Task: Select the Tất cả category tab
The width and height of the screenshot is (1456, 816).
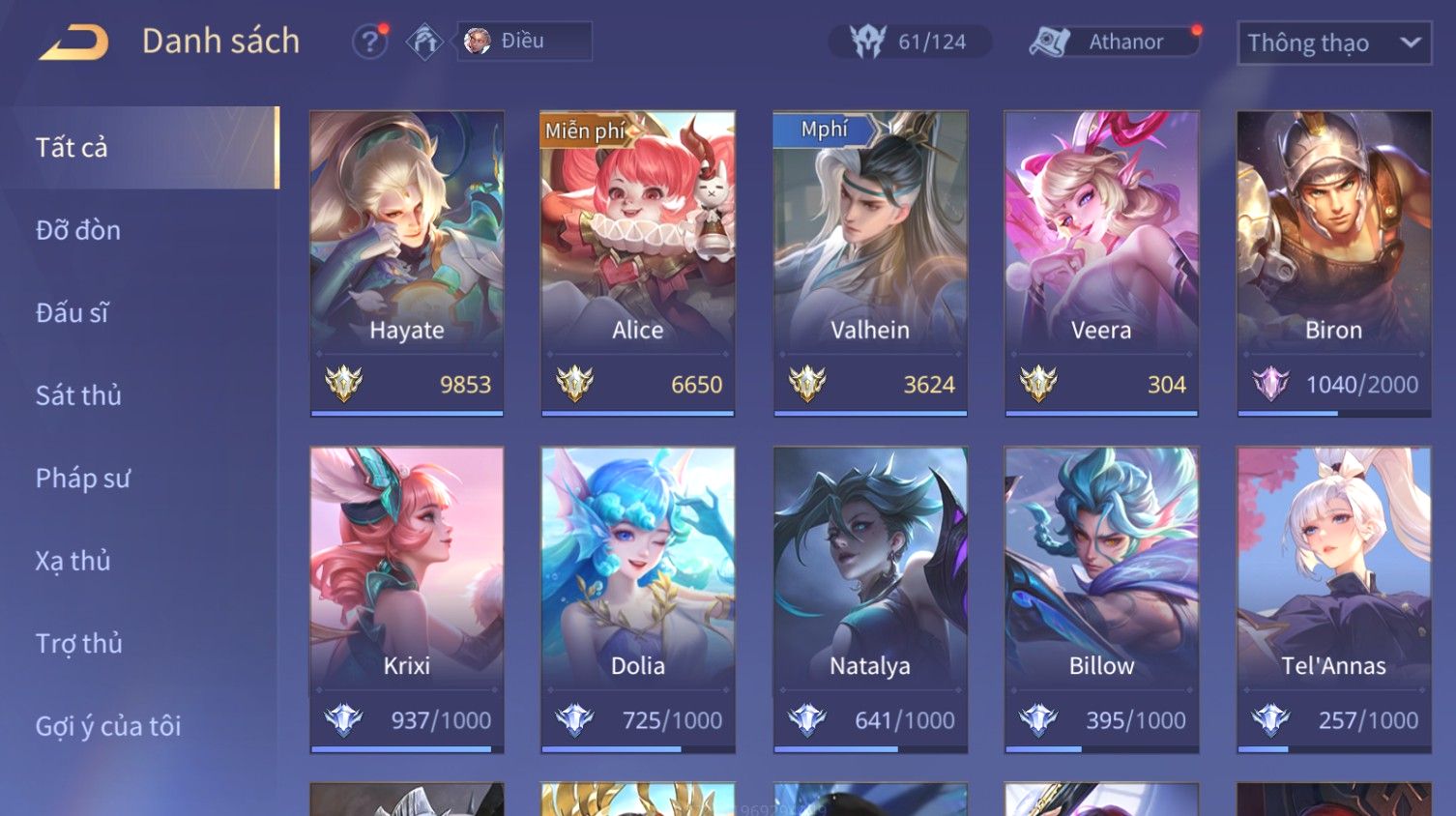Action: (139, 148)
